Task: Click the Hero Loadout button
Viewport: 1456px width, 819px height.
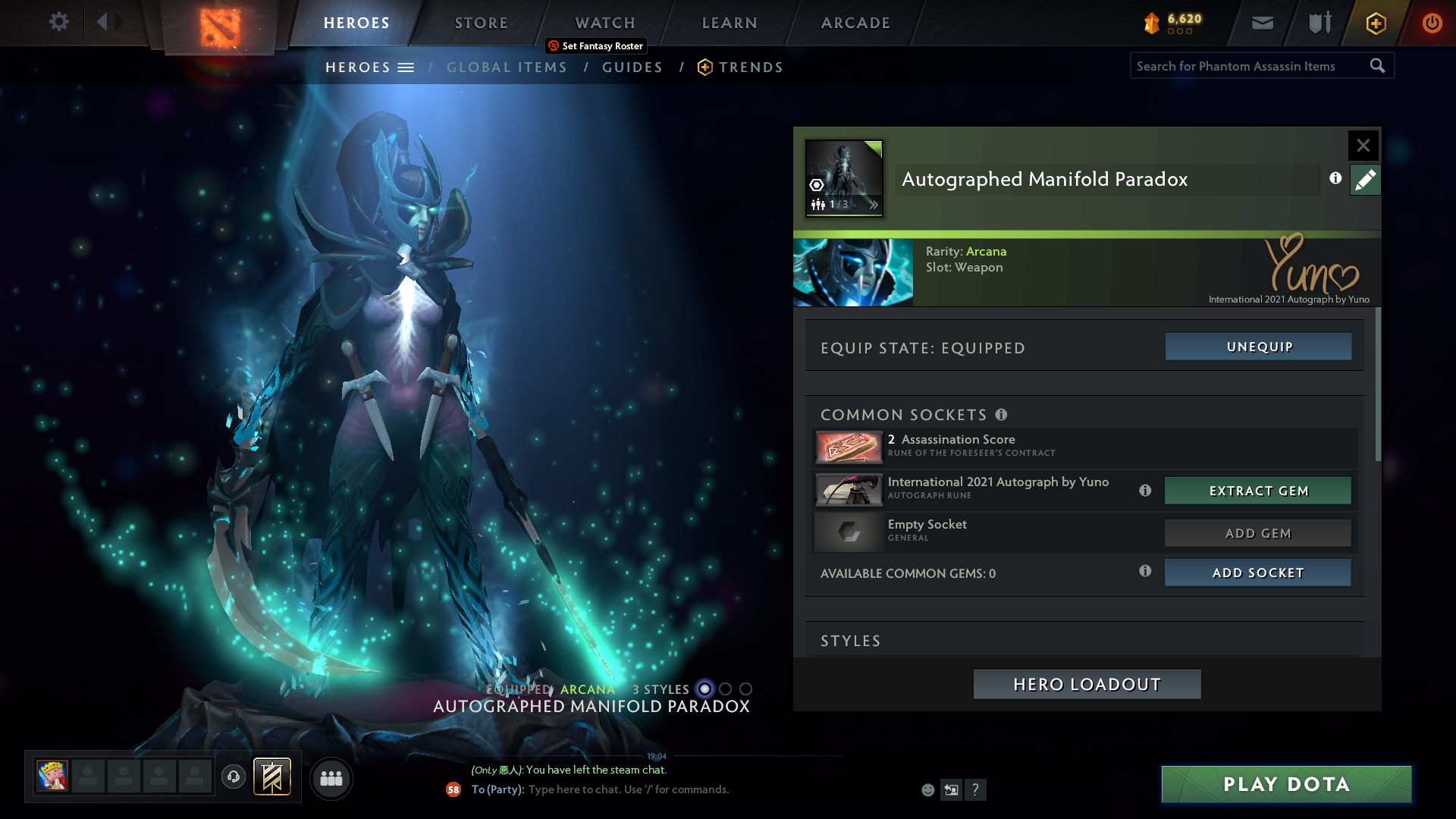Action: pos(1086,684)
